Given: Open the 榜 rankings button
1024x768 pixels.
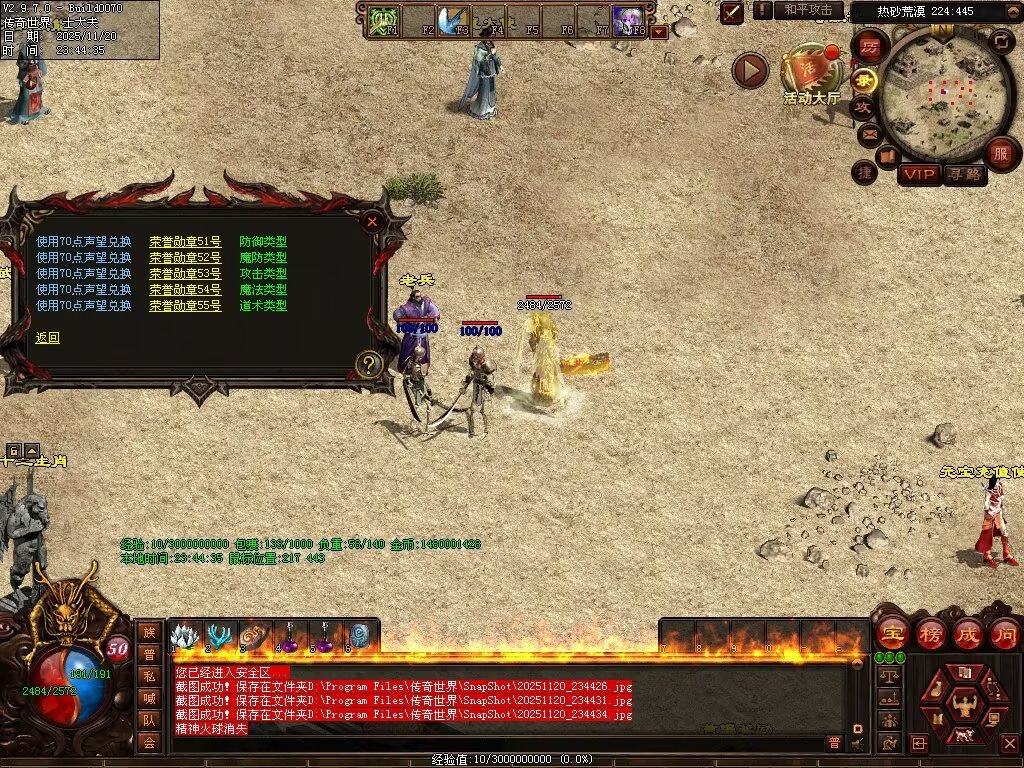Looking at the screenshot, I should (x=930, y=634).
